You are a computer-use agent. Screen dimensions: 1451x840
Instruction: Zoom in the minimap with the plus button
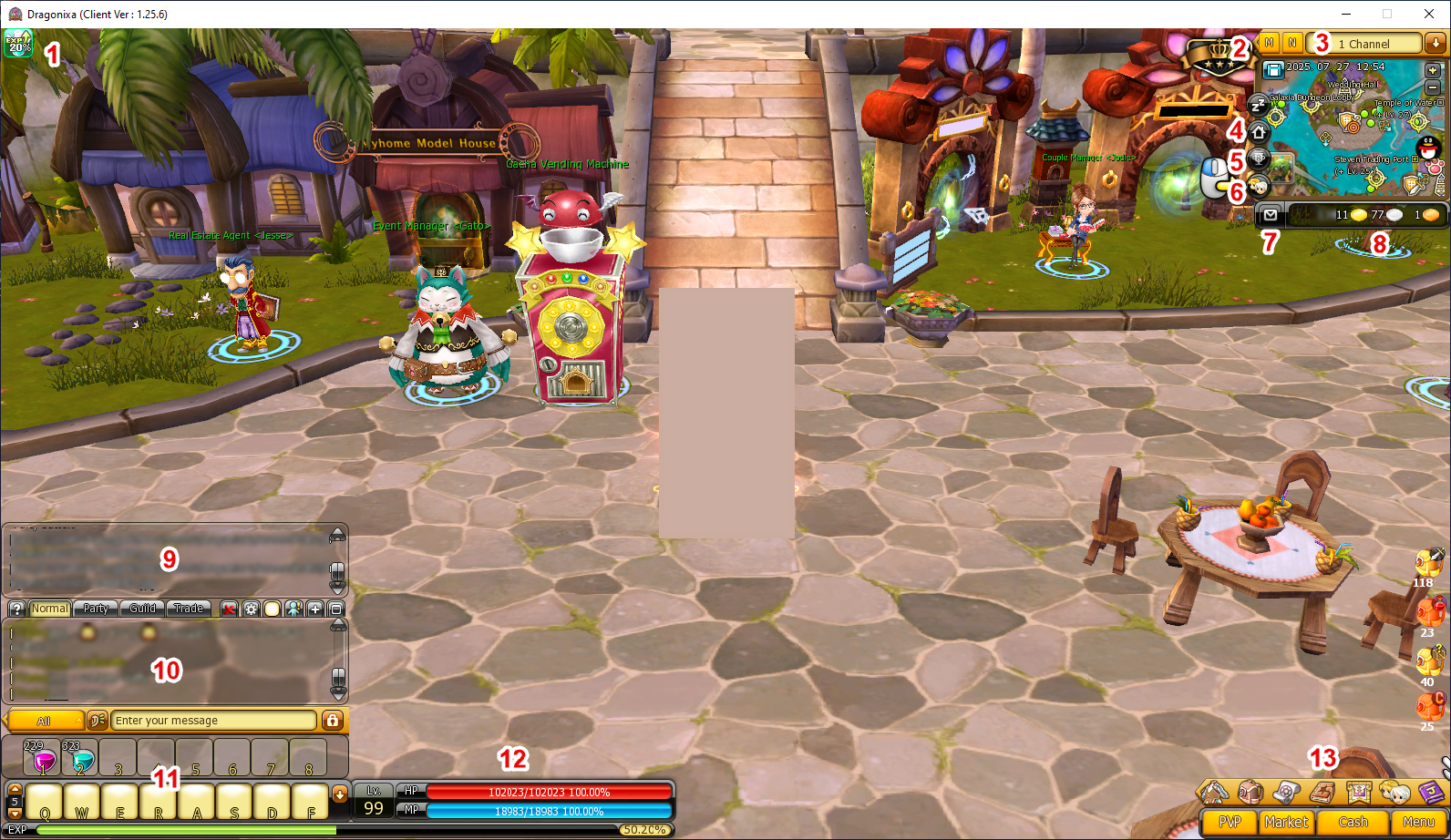click(1432, 70)
